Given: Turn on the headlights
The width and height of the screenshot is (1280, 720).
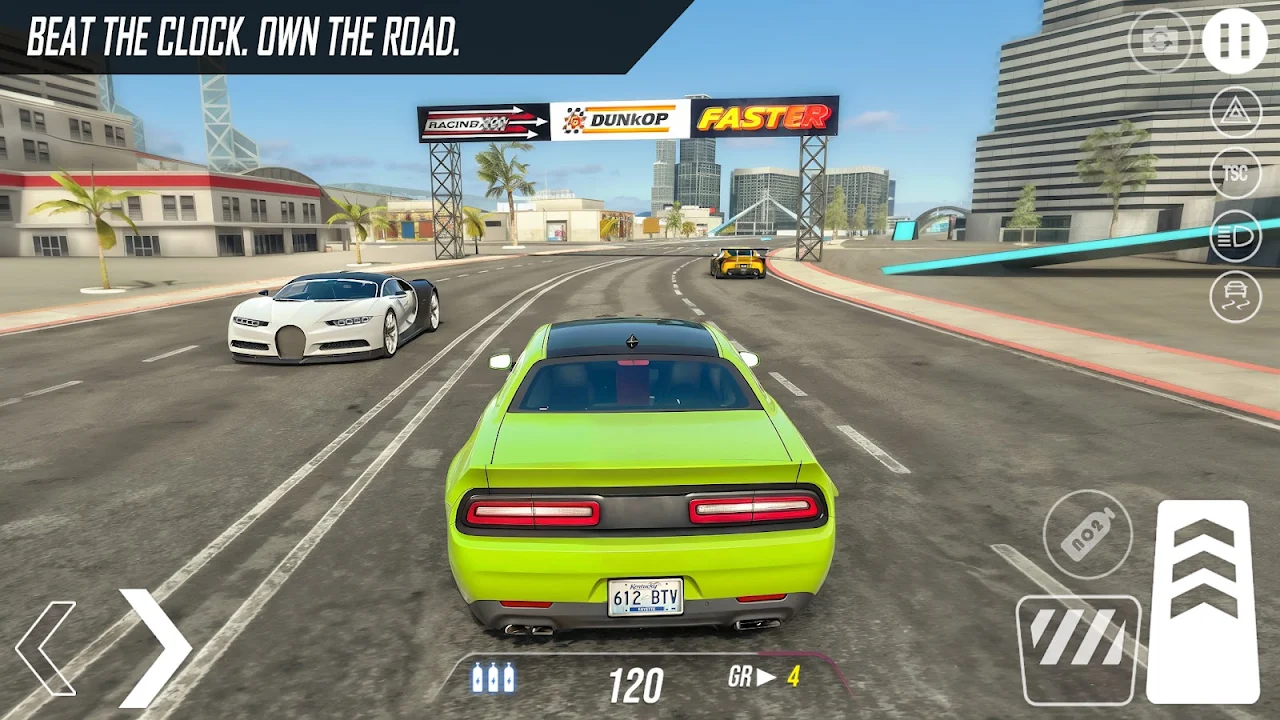Looking at the screenshot, I should pos(1236,236).
